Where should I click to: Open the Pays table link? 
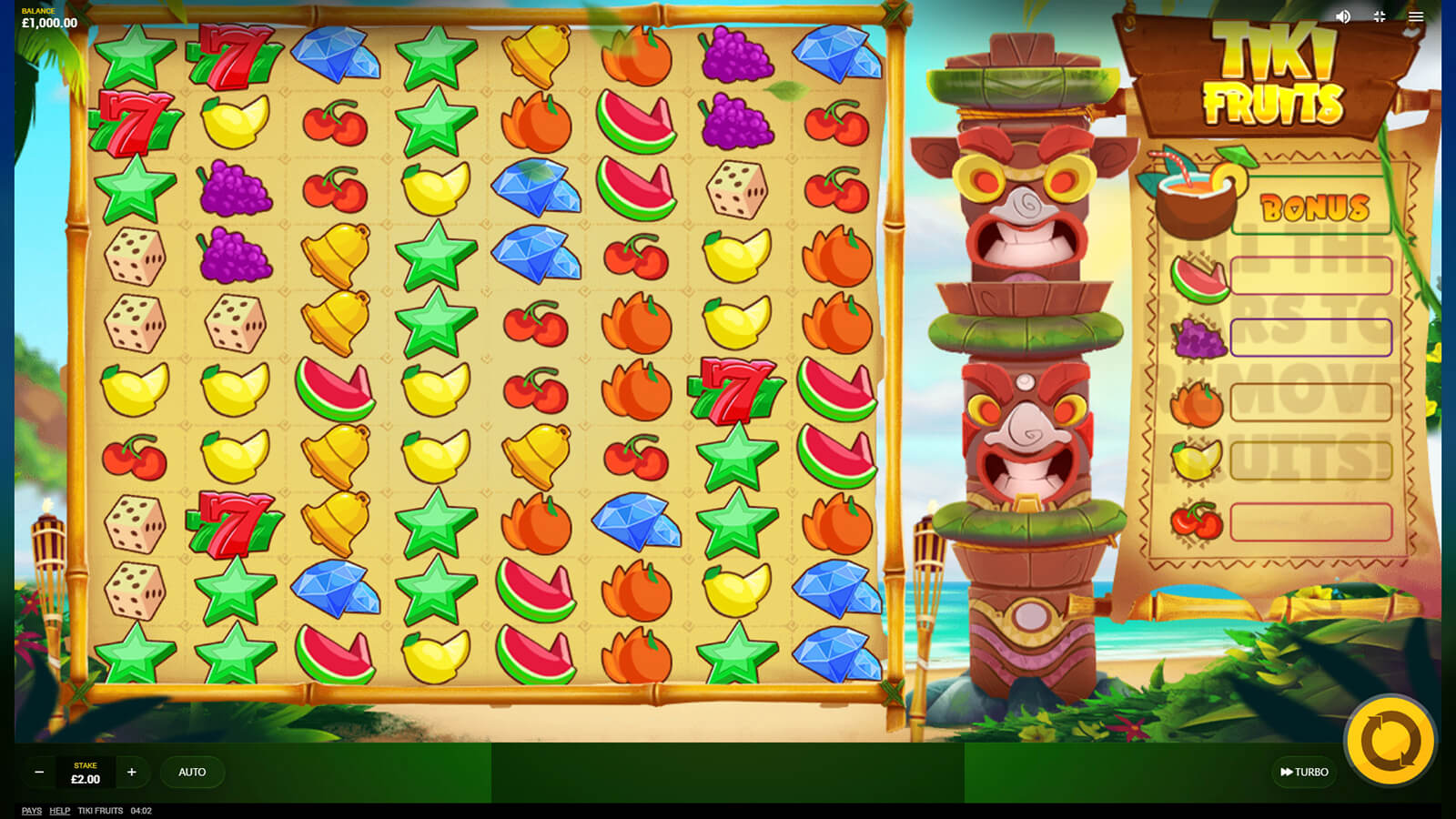[32, 811]
